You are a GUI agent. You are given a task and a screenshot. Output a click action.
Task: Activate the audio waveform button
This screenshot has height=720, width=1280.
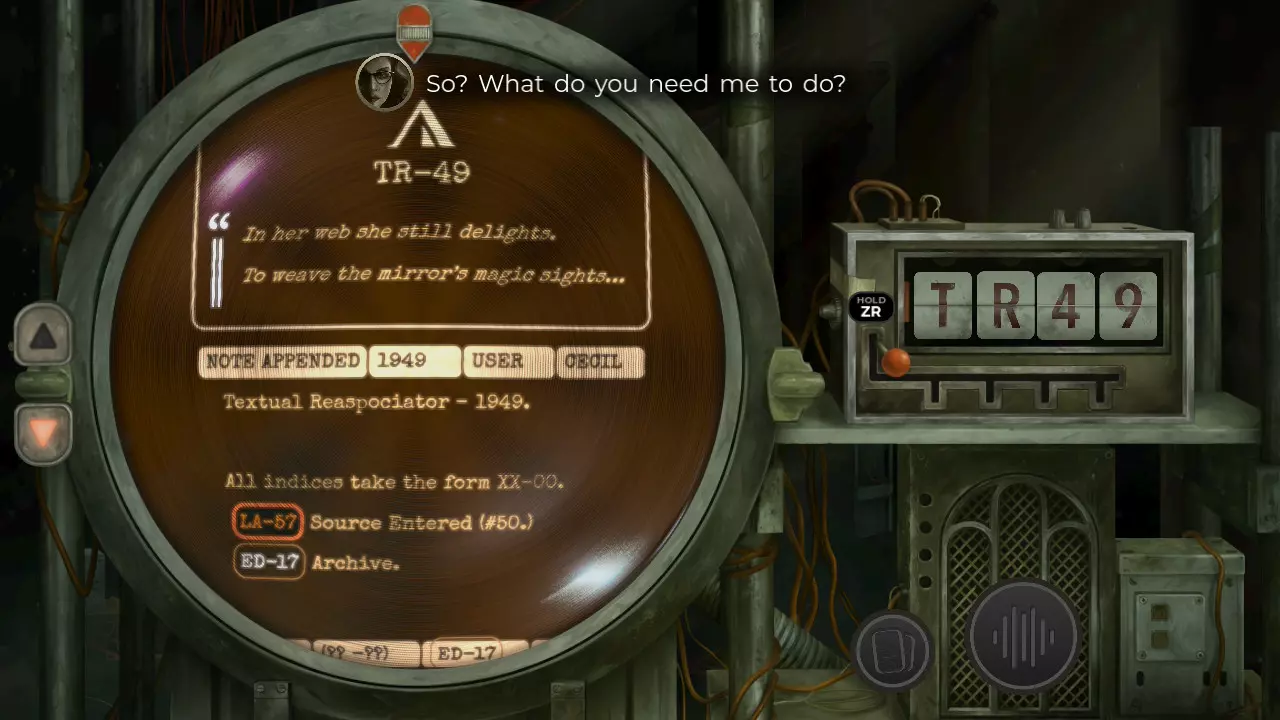coord(1023,638)
